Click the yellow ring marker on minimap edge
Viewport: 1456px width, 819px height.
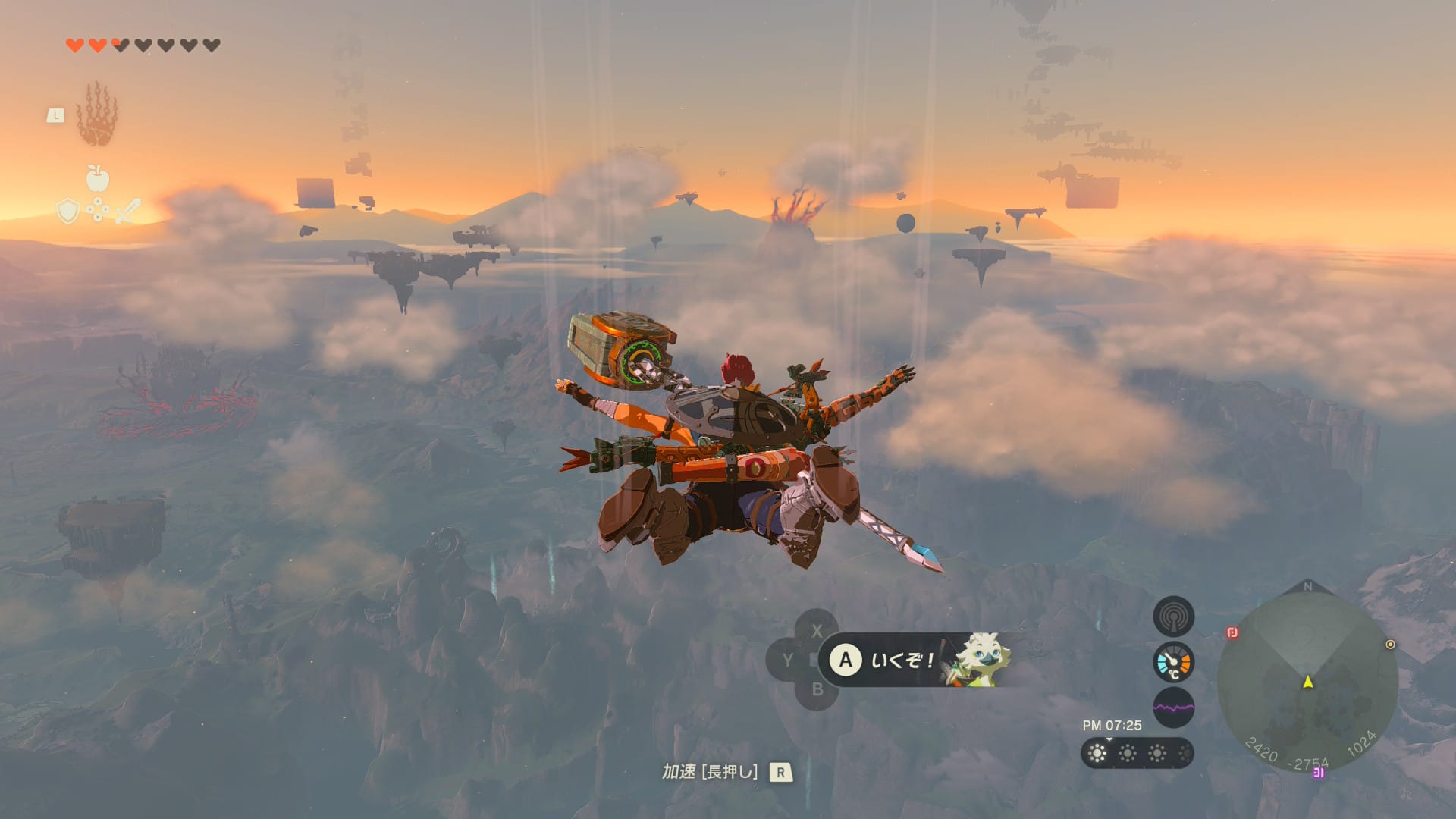(1390, 645)
